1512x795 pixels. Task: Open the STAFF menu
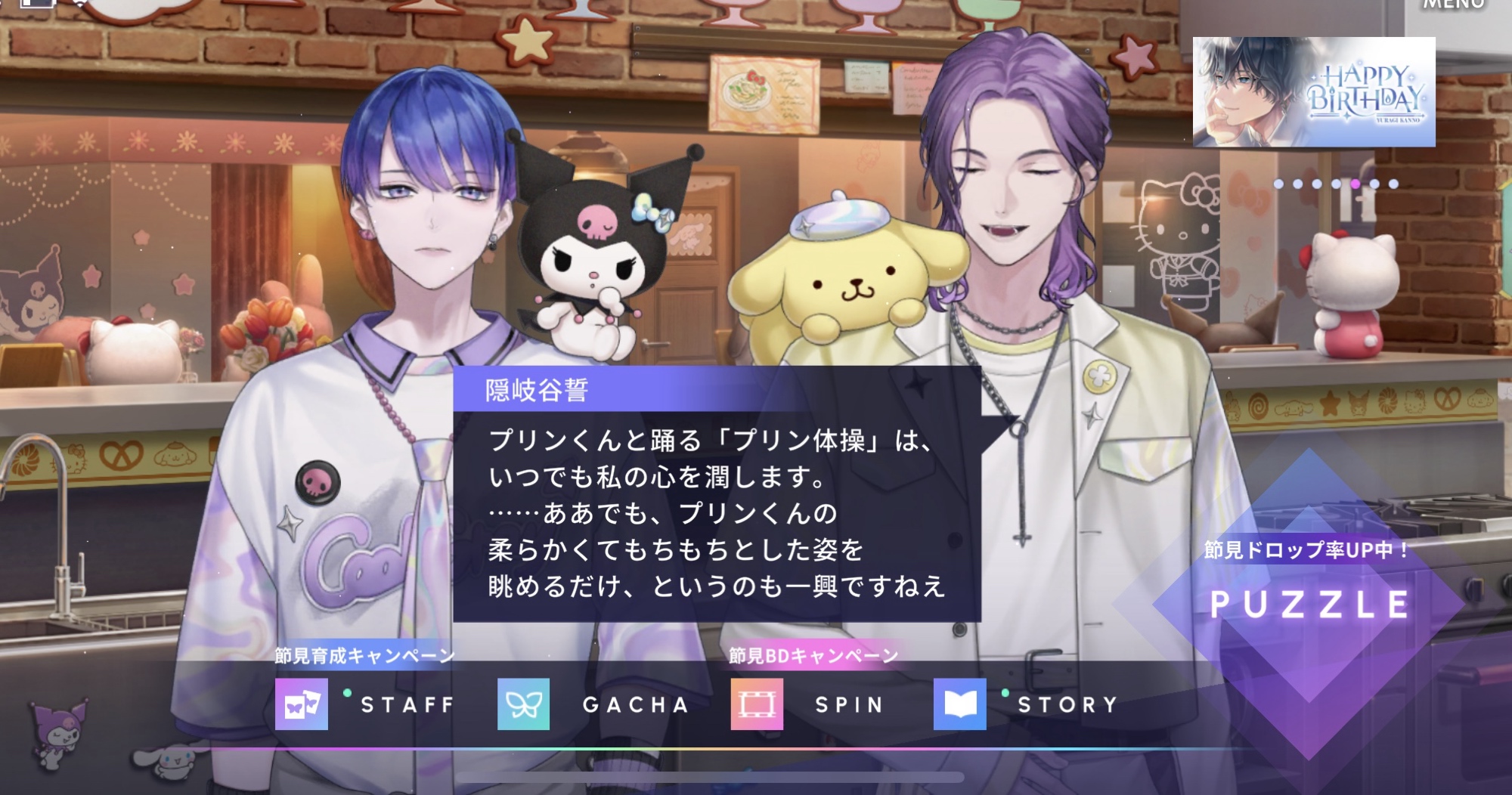[x=365, y=704]
